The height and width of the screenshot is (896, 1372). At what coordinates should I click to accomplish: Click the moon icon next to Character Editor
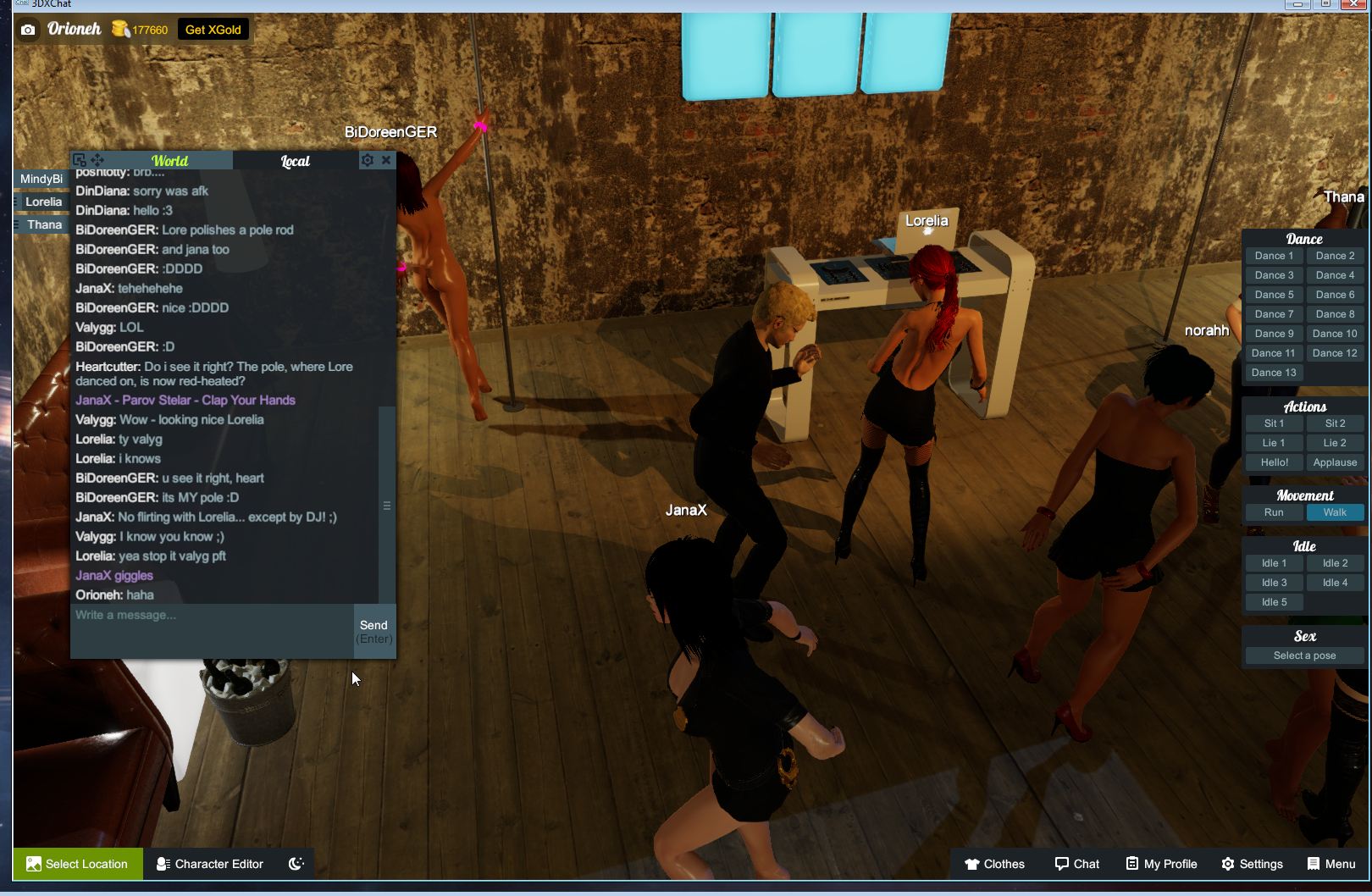tap(295, 863)
